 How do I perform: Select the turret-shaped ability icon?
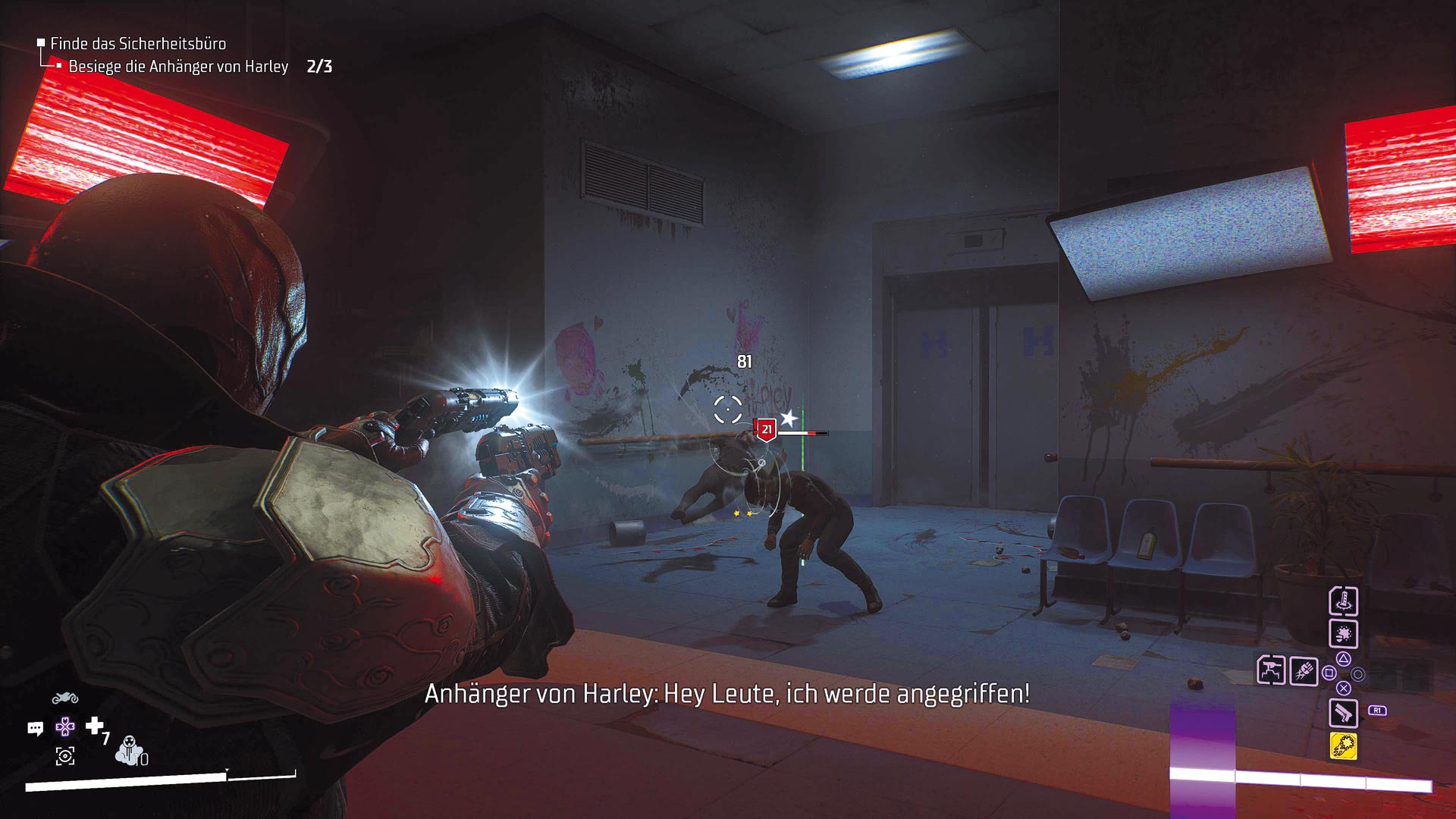pos(1271,670)
